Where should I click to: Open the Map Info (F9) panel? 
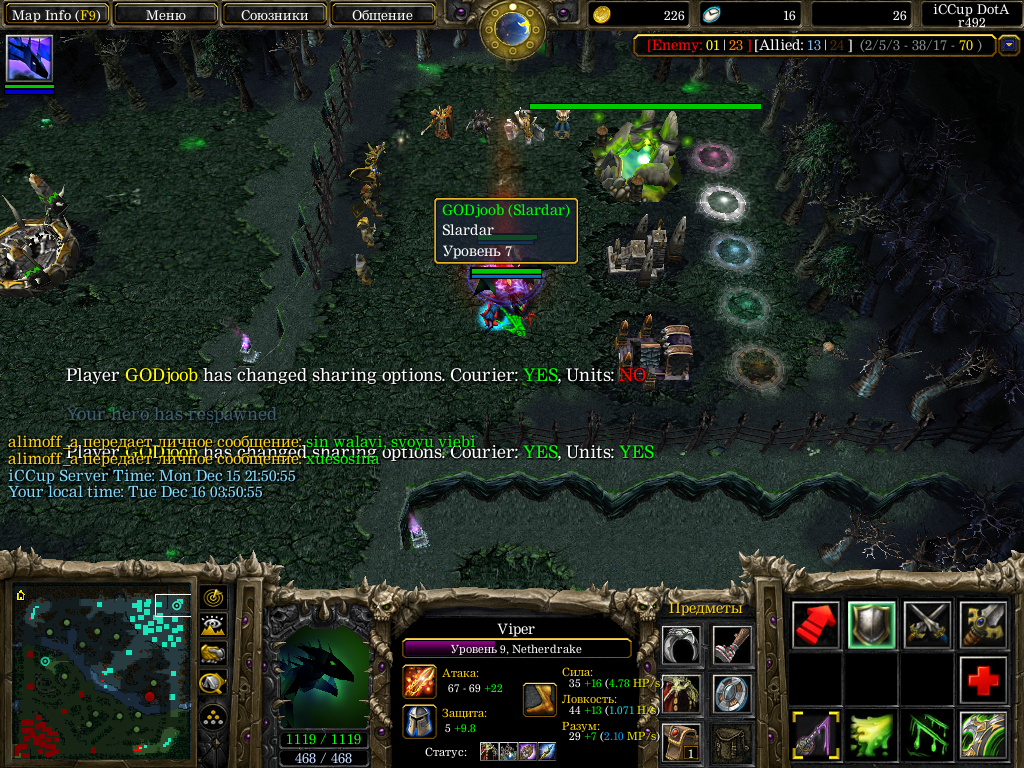click(x=55, y=15)
